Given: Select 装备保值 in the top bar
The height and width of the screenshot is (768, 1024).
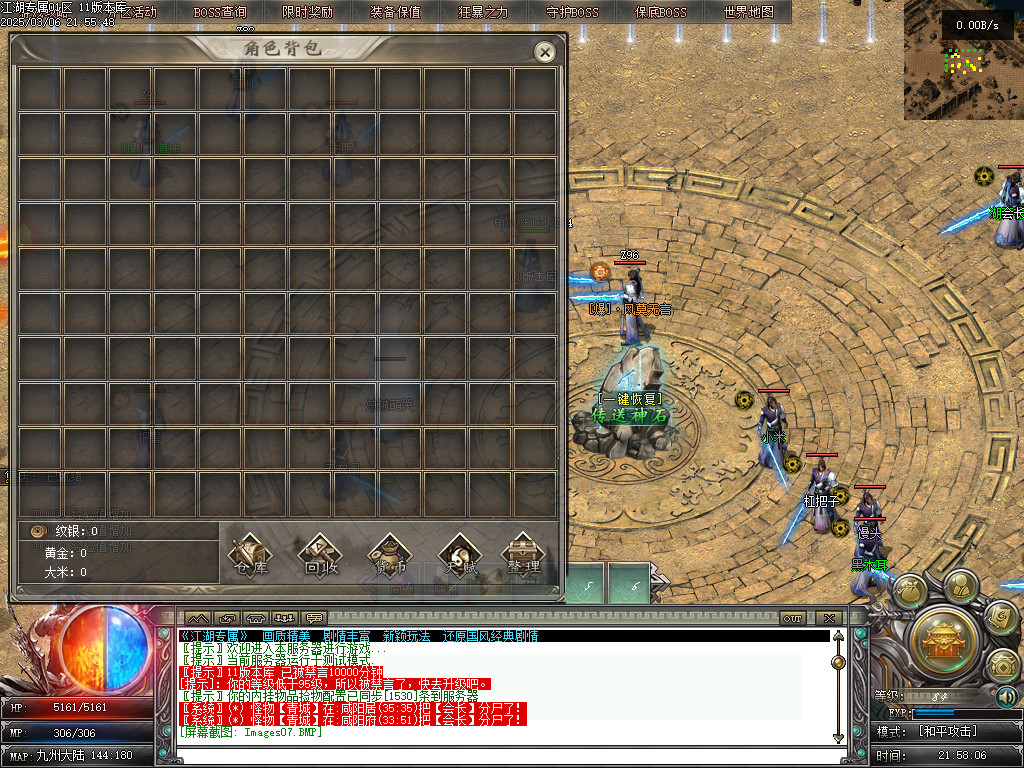Looking at the screenshot, I should (x=395, y=12).
